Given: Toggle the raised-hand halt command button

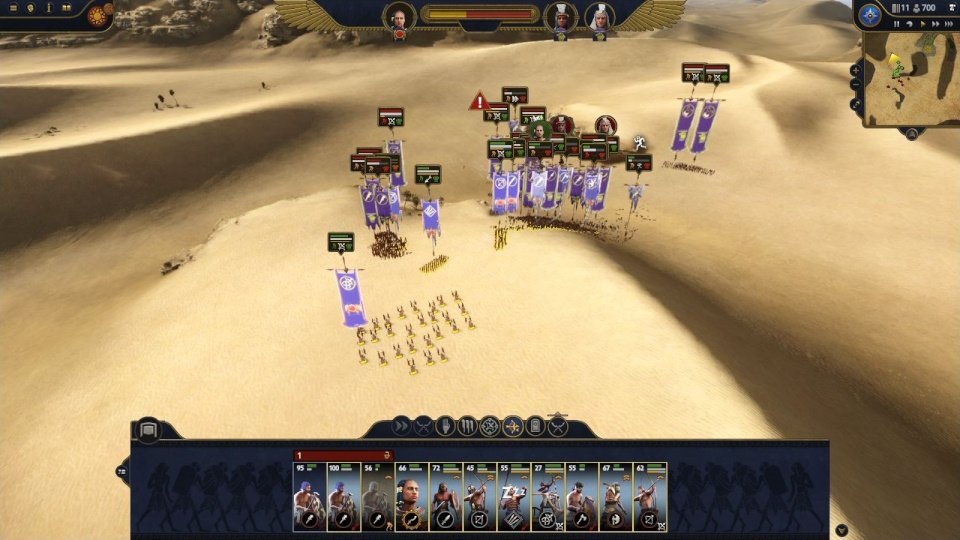Looking at the screenshot, I should [x=446, y=427].
